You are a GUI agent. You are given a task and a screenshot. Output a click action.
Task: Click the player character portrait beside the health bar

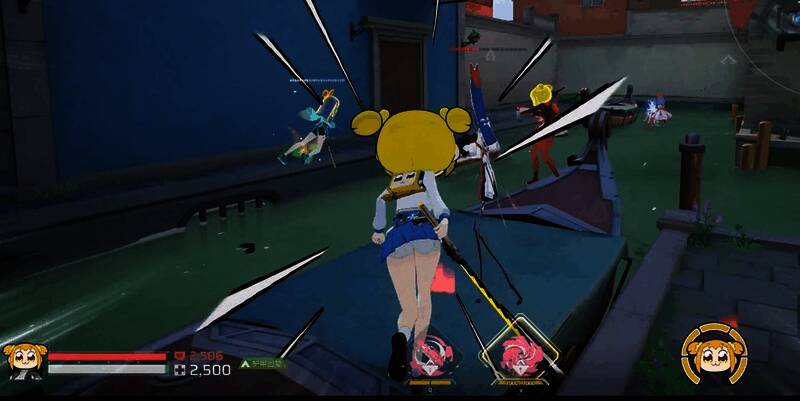[x=22, y=361]
